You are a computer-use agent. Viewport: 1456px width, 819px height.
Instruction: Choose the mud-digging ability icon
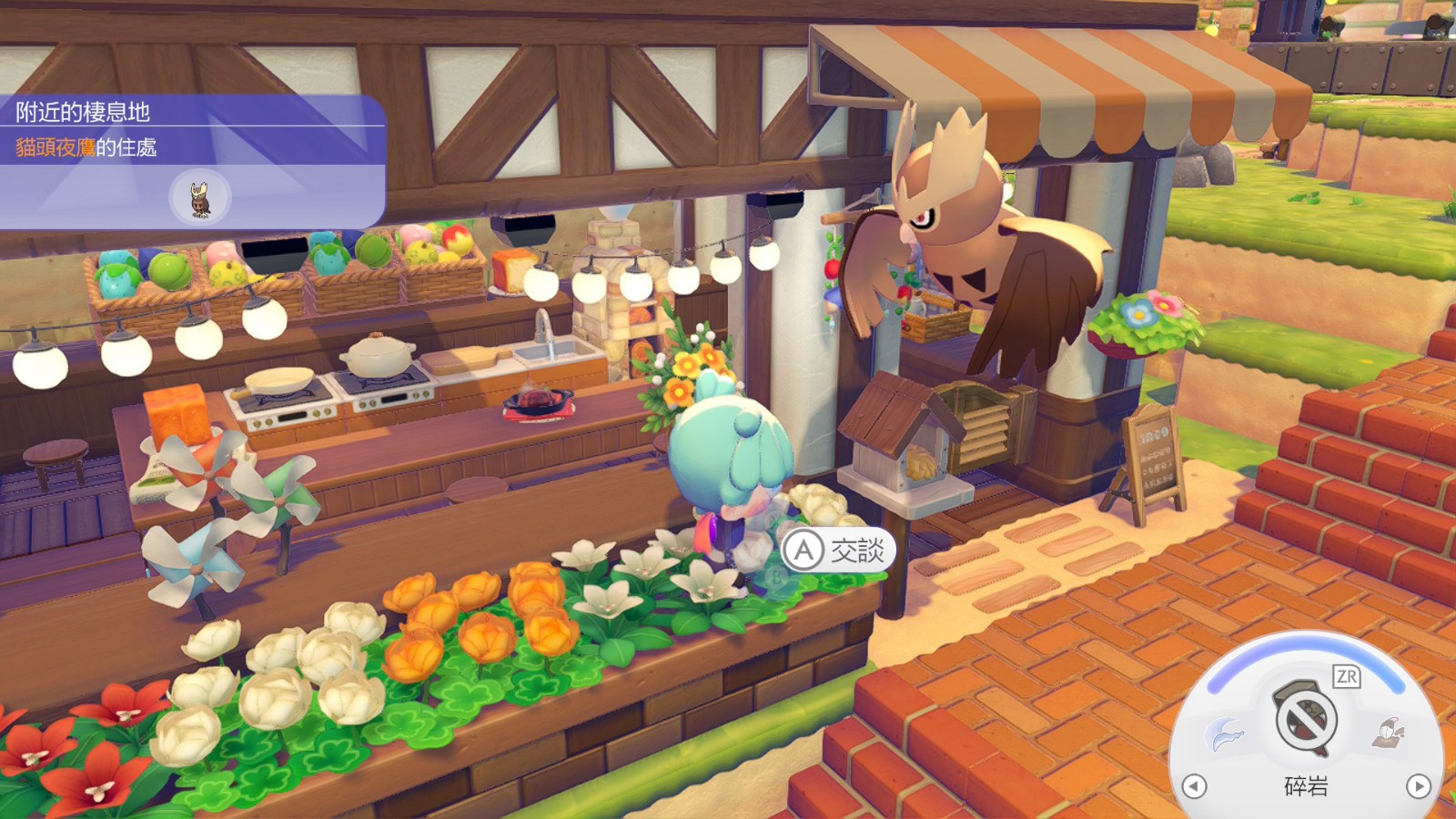(x=1389, y=732)
